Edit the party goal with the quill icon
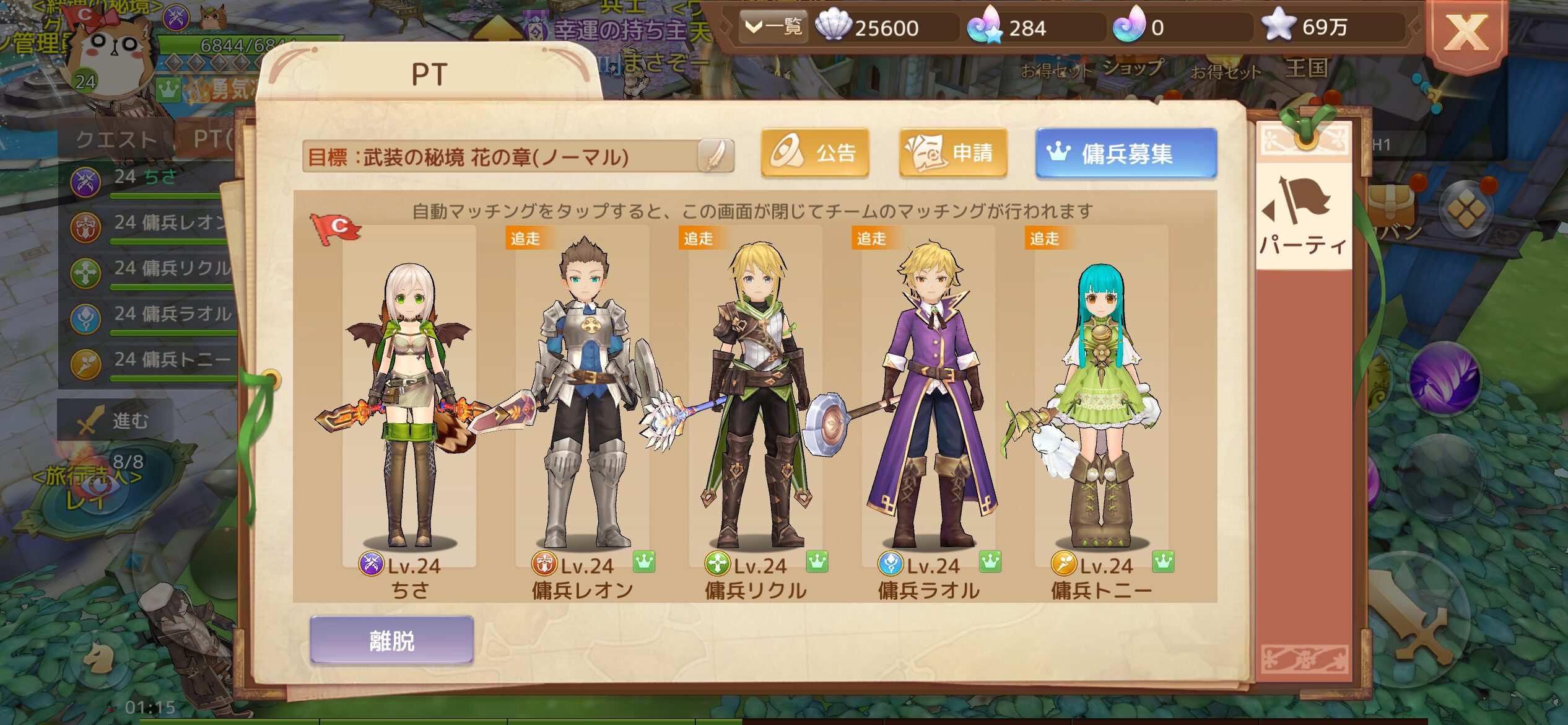This screenshot has width=1568, height=725. pos(715,156)
